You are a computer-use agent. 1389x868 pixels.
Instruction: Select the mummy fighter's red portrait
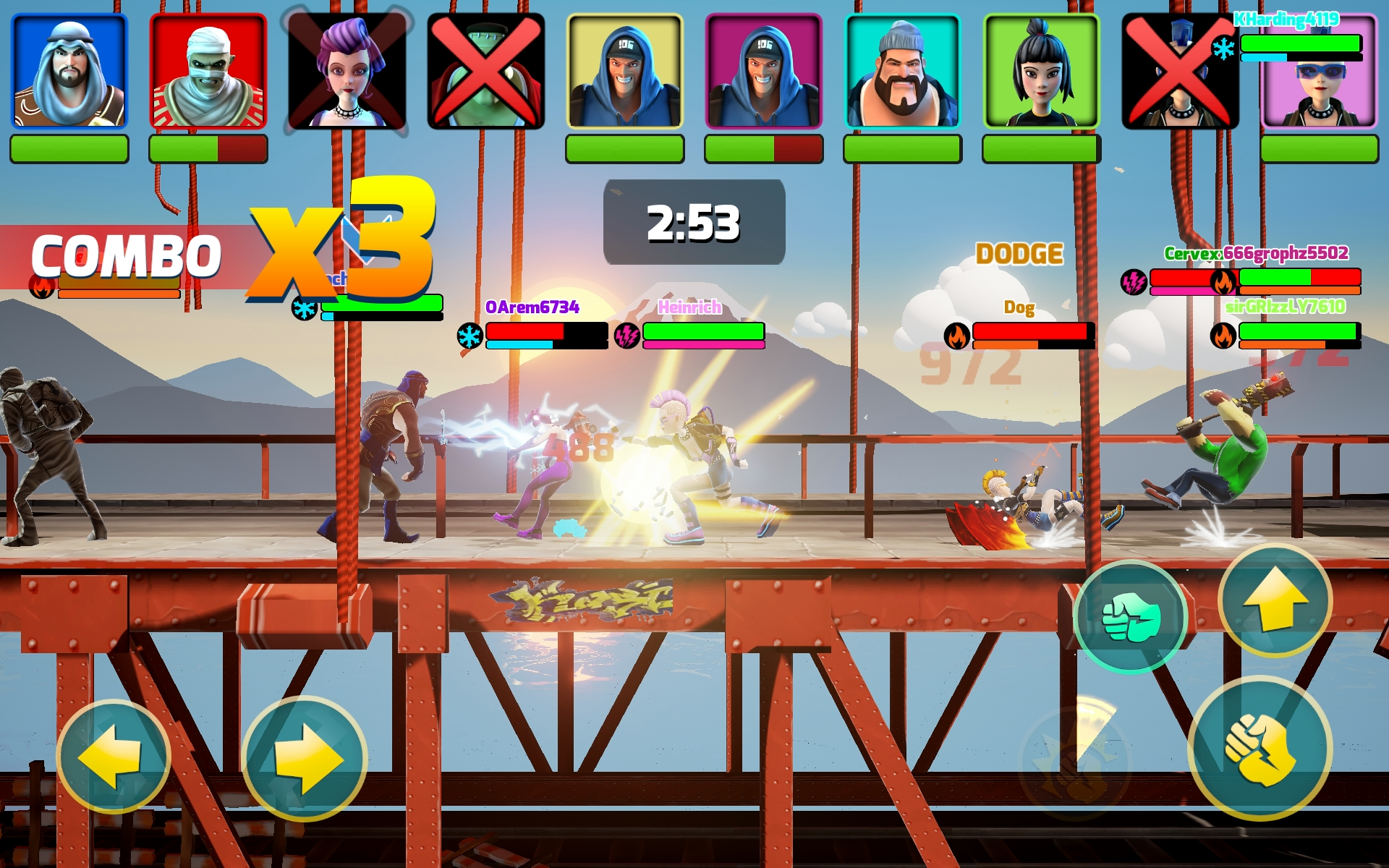click(208, 70)
